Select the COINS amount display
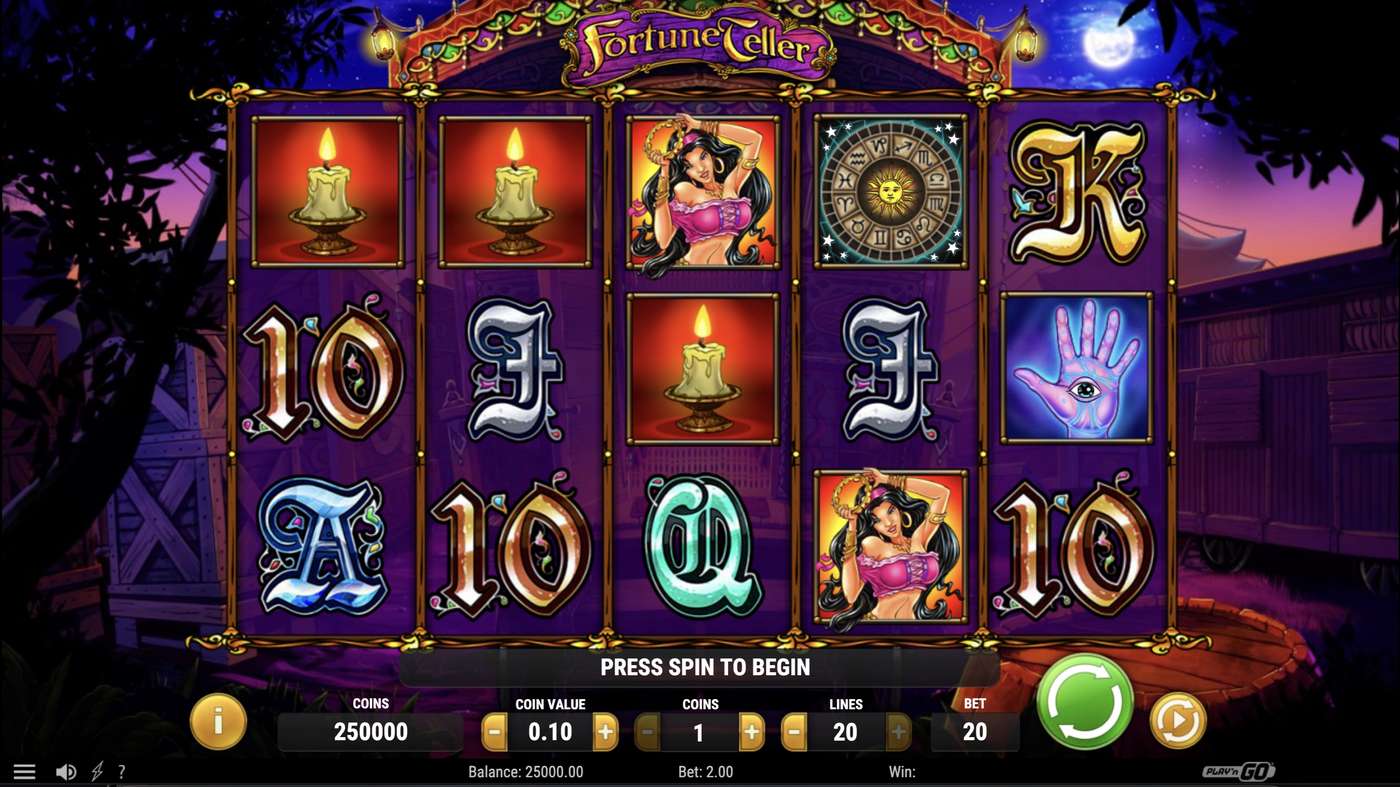 click(x=371, y=732)
